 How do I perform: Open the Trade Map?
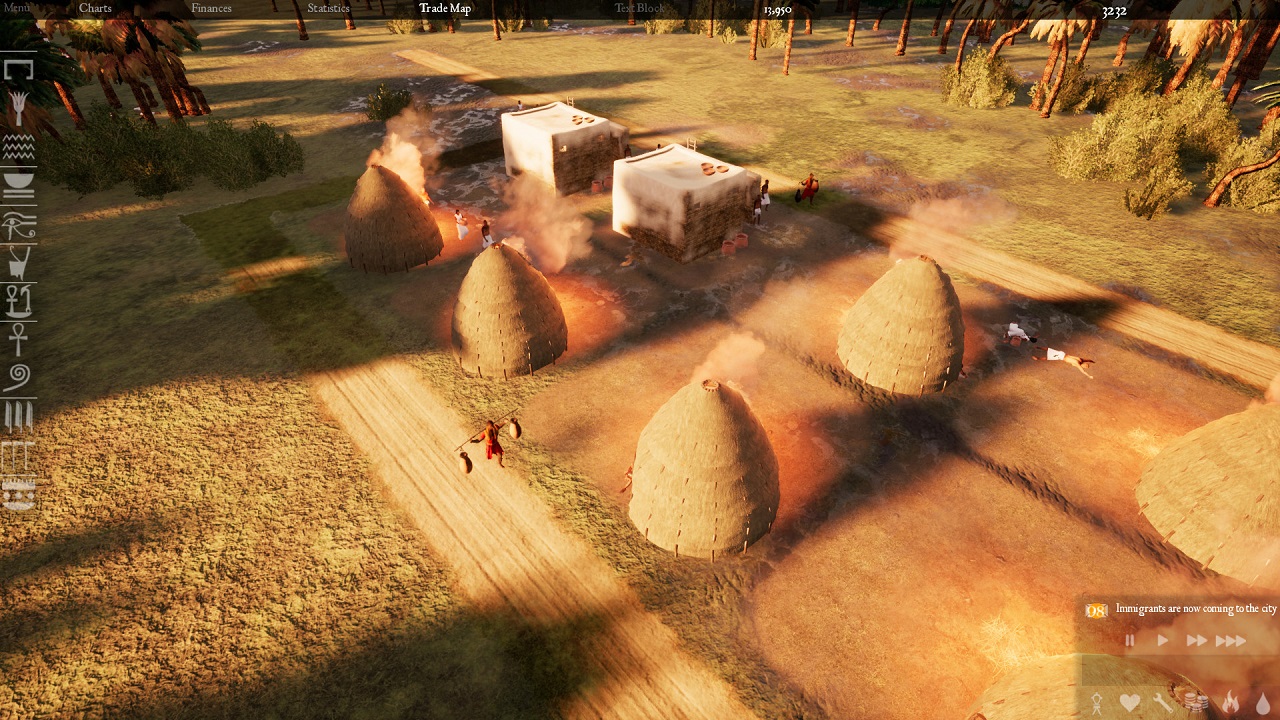[445, 8]
